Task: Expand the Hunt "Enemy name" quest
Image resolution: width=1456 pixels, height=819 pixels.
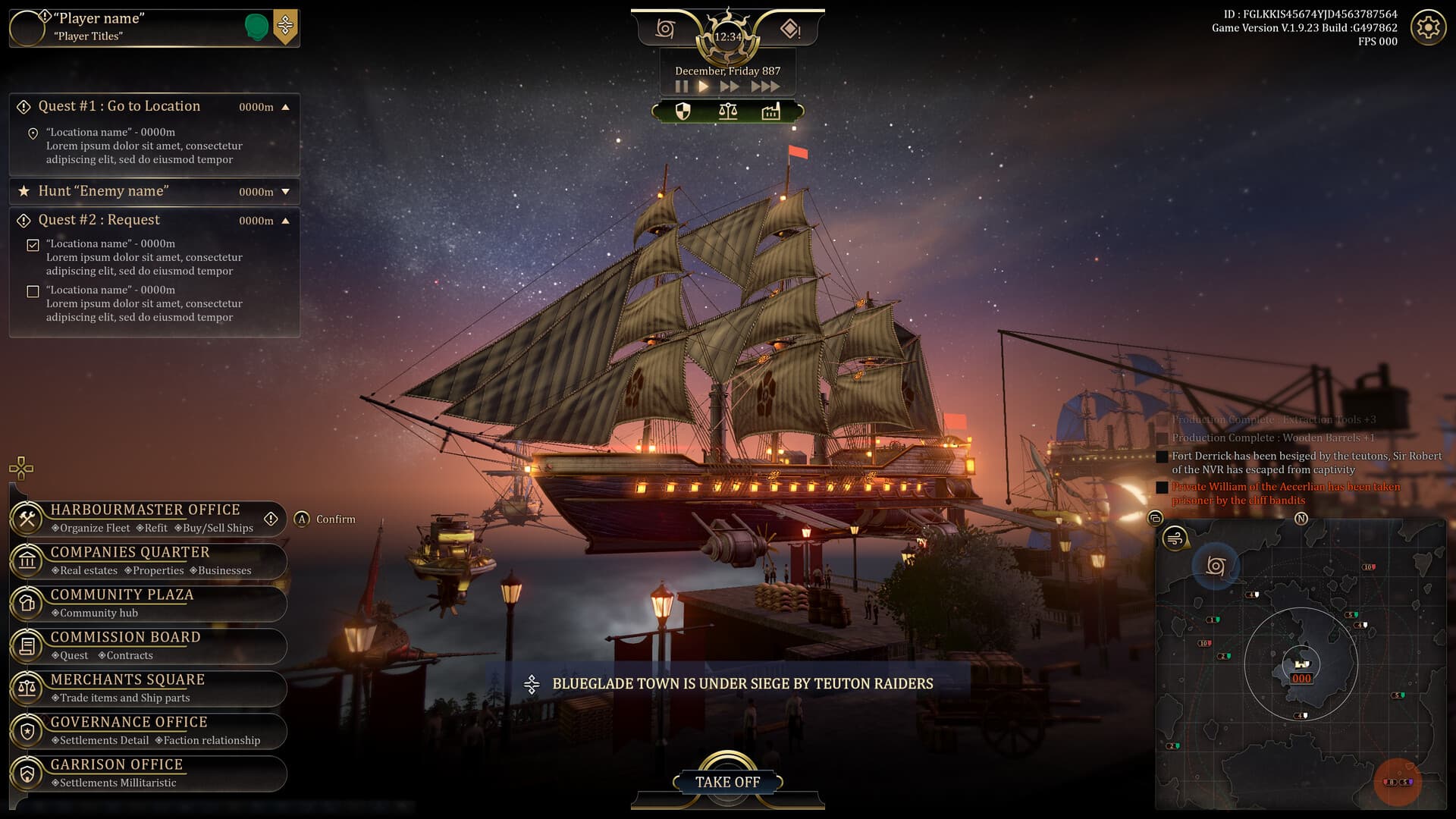Action: point(286,192)
